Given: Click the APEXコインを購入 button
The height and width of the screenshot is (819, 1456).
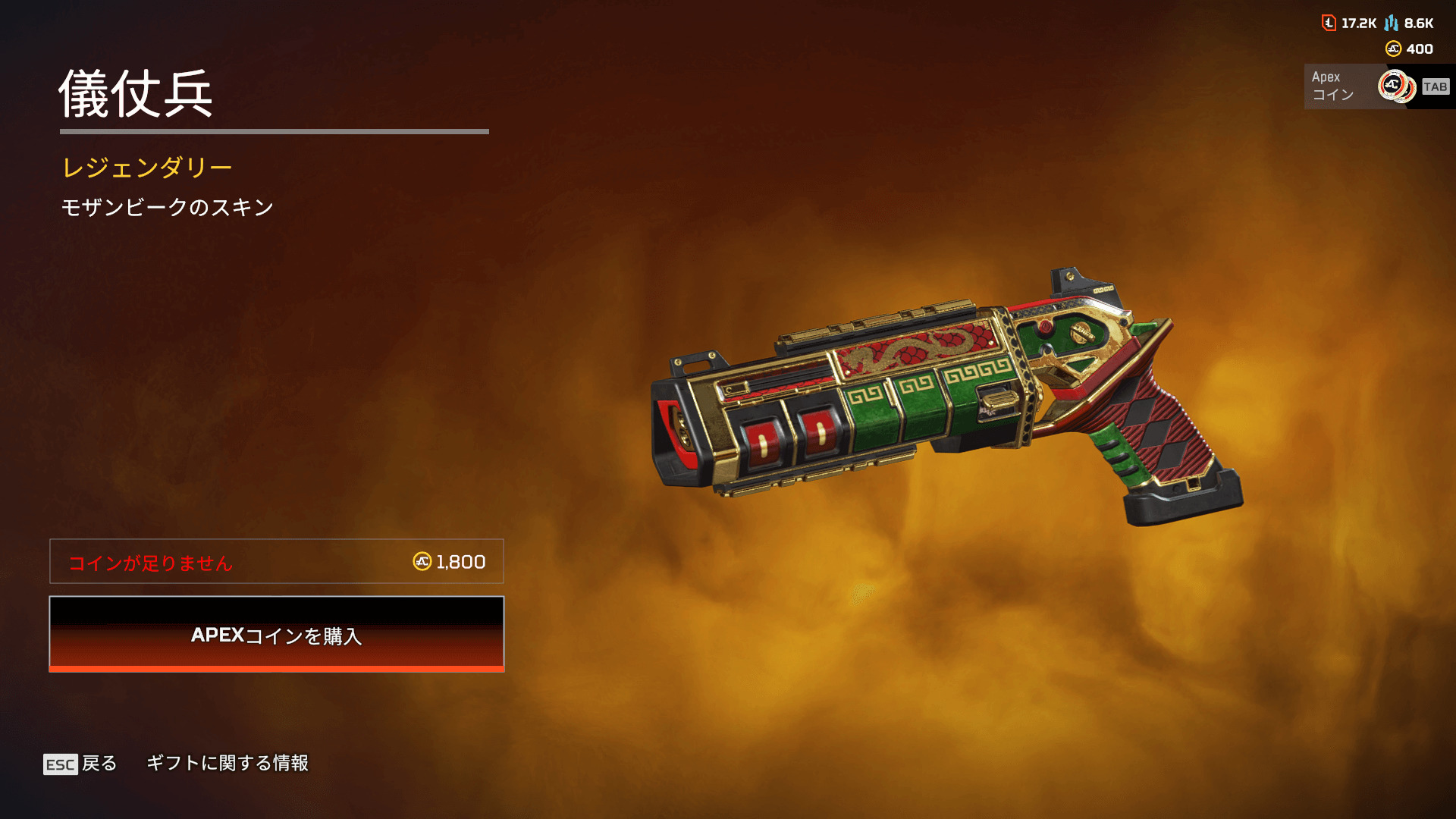Looking at the screenshot, I should click(277, 634).
